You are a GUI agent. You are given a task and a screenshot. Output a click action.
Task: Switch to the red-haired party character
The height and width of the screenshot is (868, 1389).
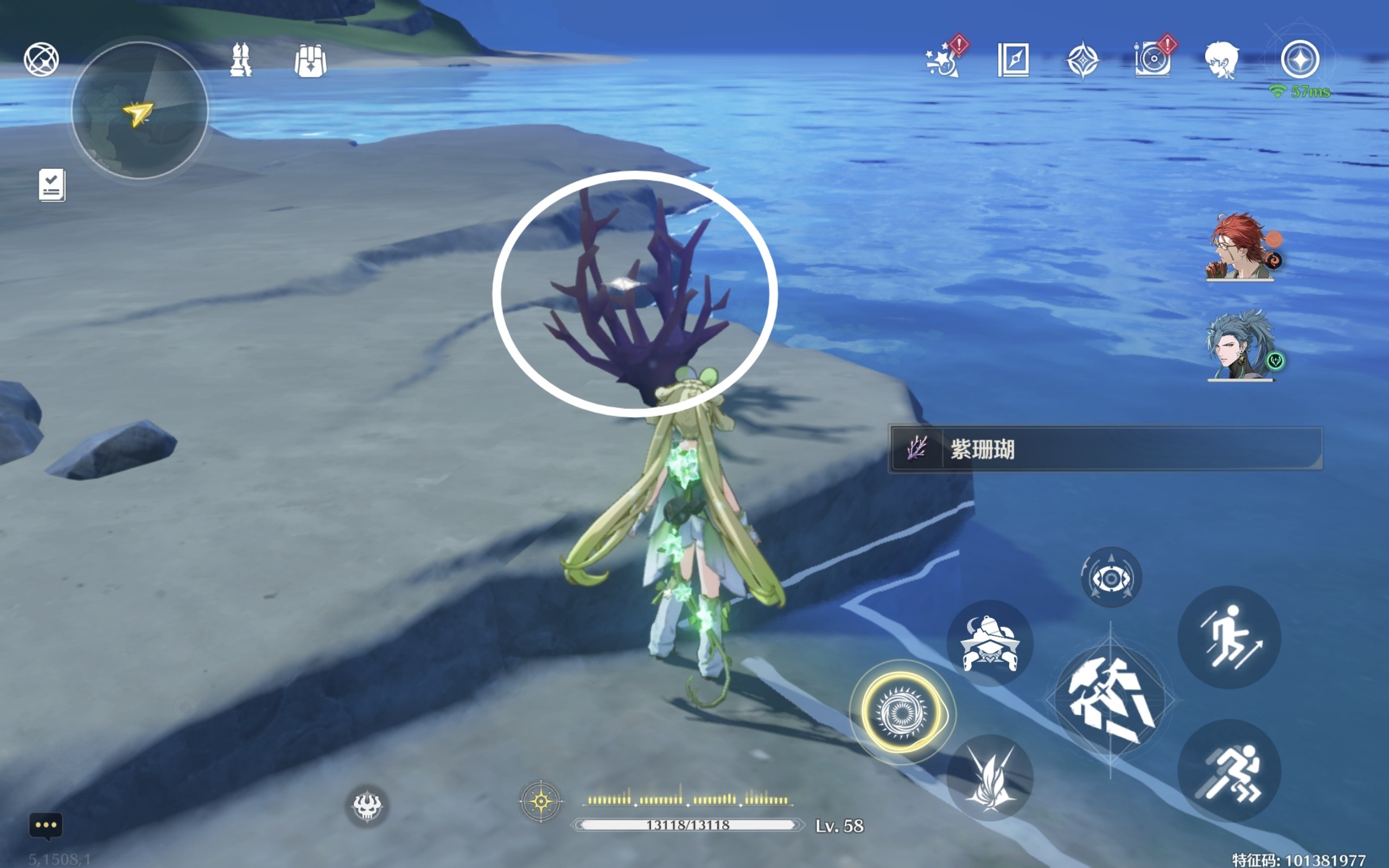coord(1240,248)
